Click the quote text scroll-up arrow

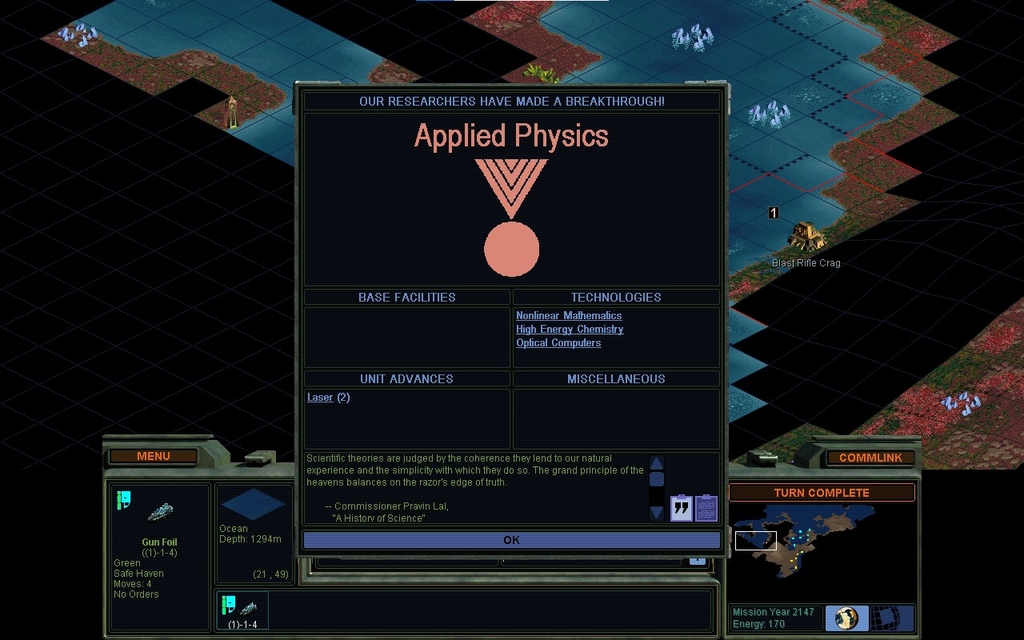657,463
